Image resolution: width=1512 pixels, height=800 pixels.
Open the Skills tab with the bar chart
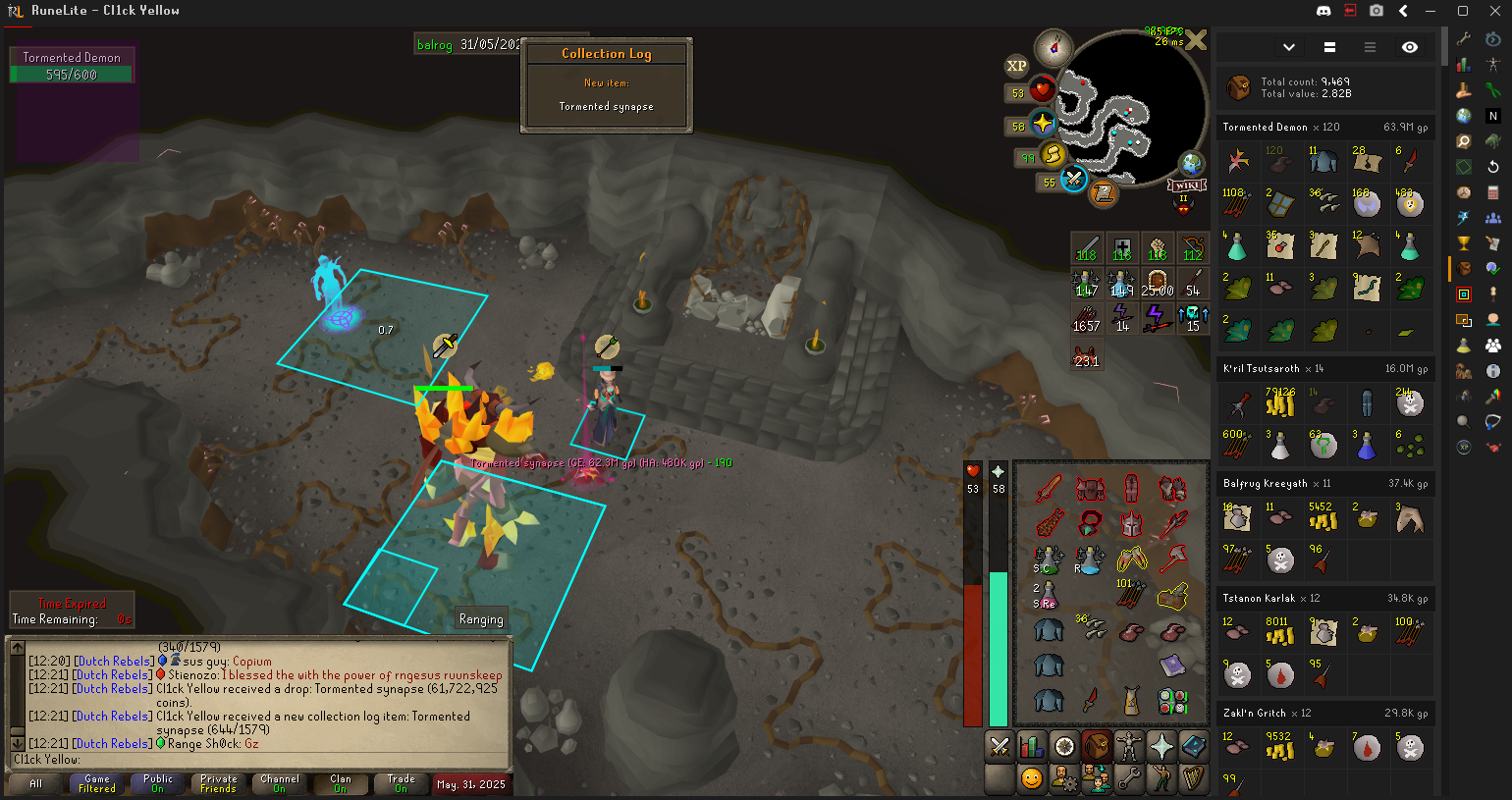point(1032,747)
